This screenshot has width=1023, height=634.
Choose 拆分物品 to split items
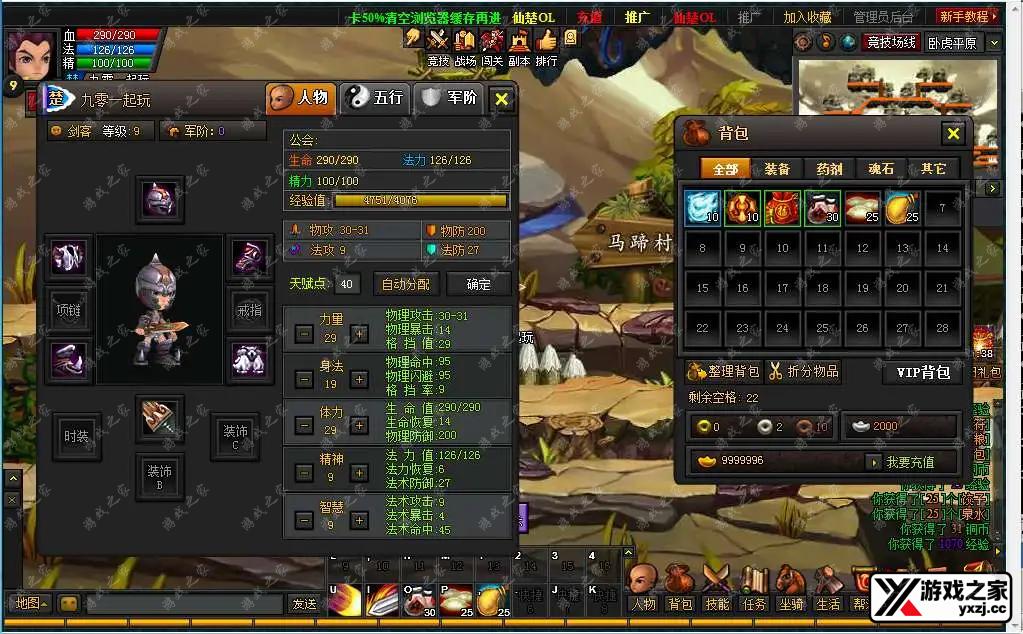(804, 372)
